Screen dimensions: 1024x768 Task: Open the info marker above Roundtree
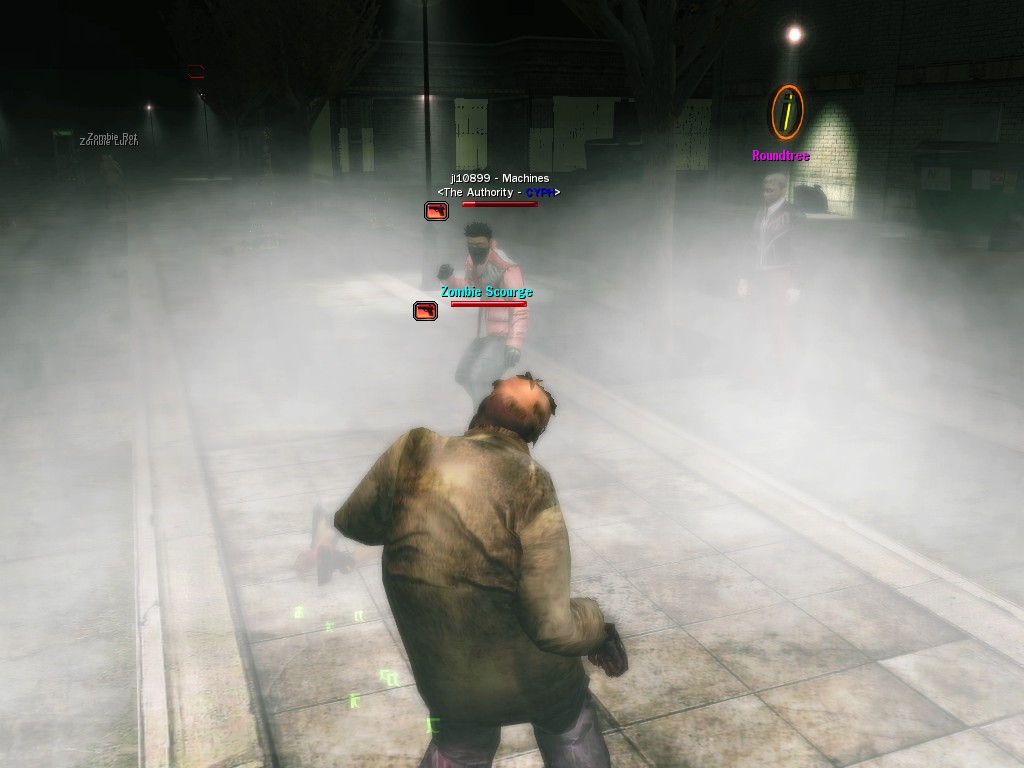tap(787, 112)
